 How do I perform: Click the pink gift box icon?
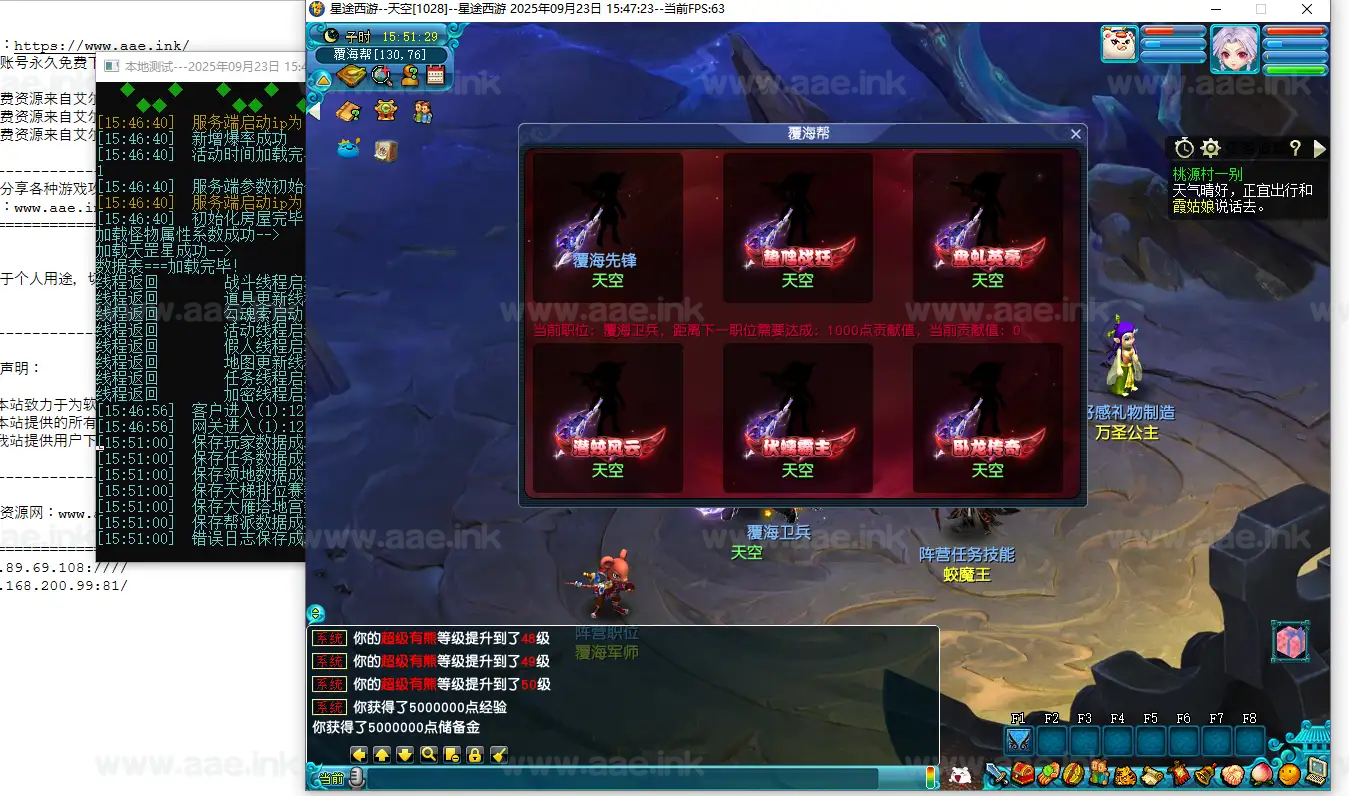[x=1290, y=642]
